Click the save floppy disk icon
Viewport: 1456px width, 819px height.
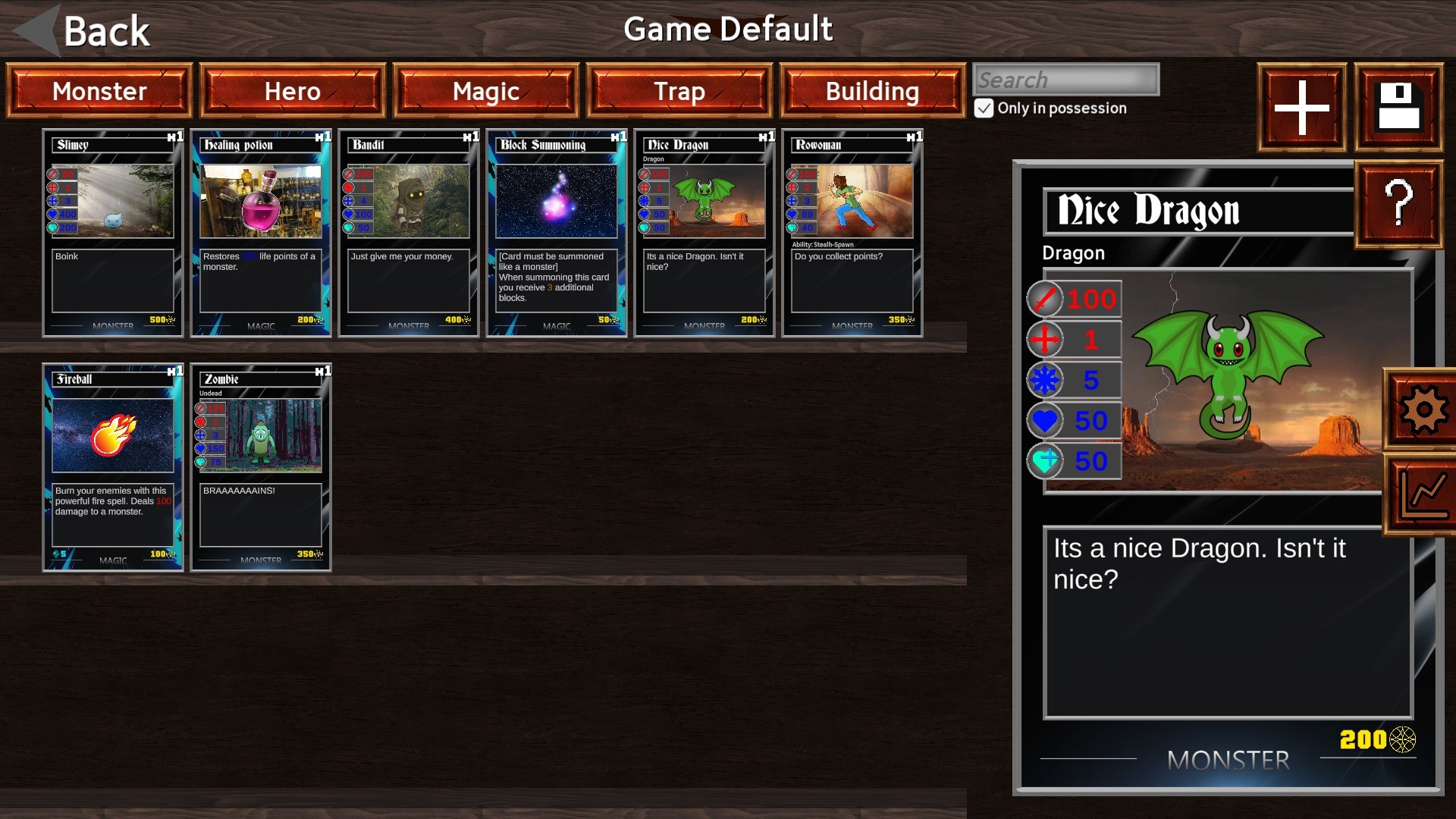pyautogui.click(x=1398, y=107)
